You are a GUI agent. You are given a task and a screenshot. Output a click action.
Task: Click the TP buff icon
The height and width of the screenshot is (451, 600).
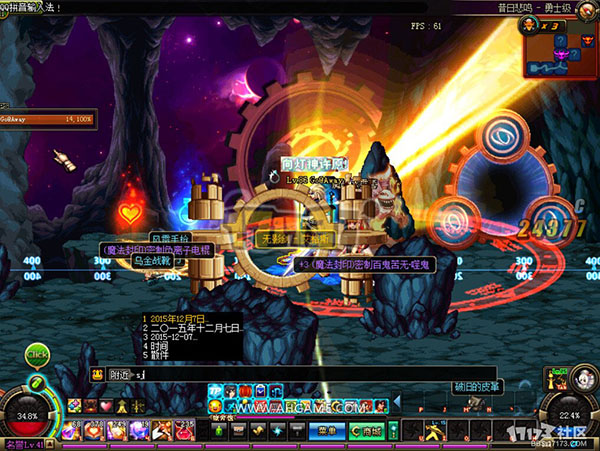point(215,389)
